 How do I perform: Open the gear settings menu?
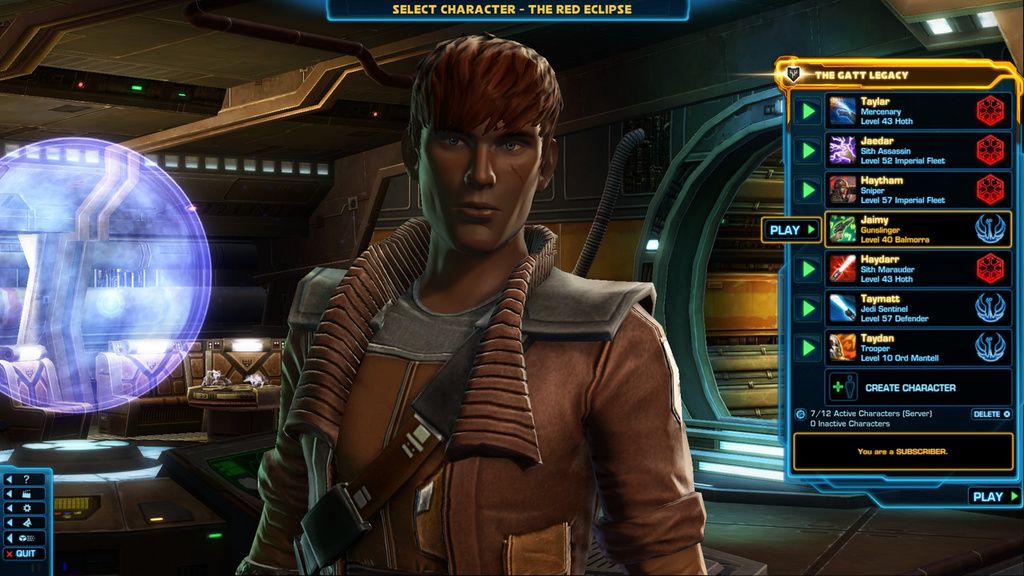(24, 508)
